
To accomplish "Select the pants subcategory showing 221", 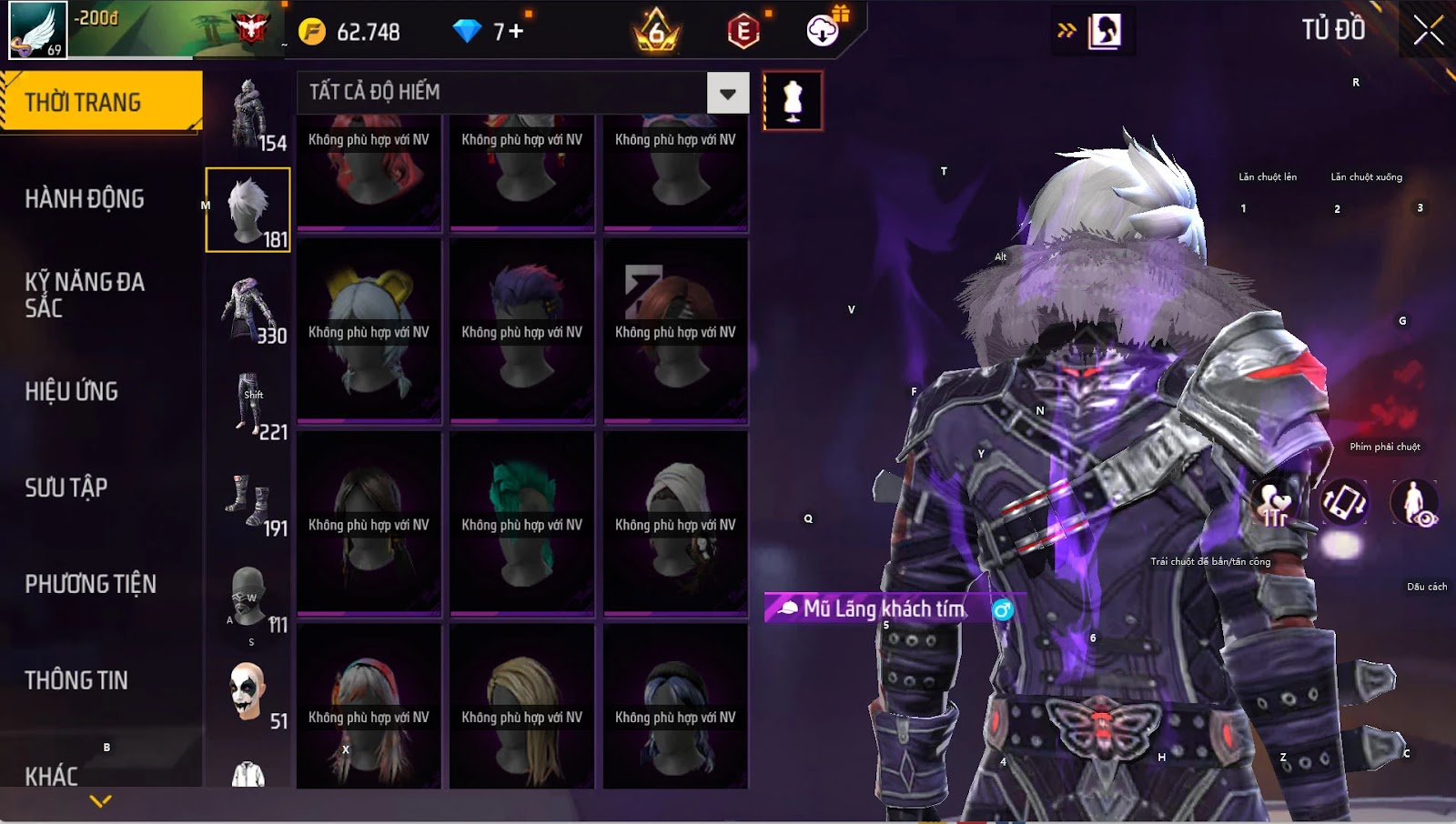I will (248, 406).
